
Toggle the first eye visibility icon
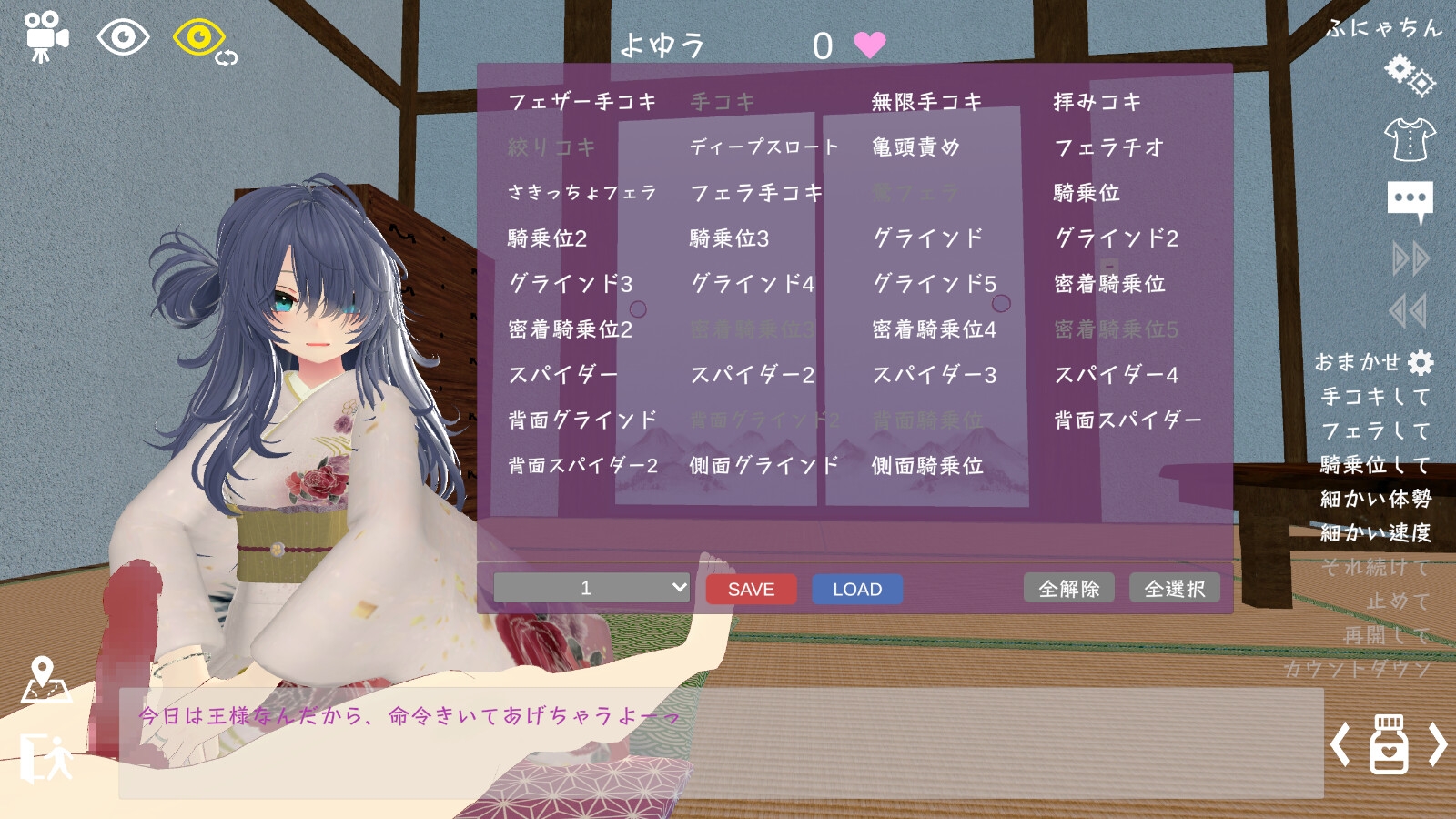click(123, 36)
